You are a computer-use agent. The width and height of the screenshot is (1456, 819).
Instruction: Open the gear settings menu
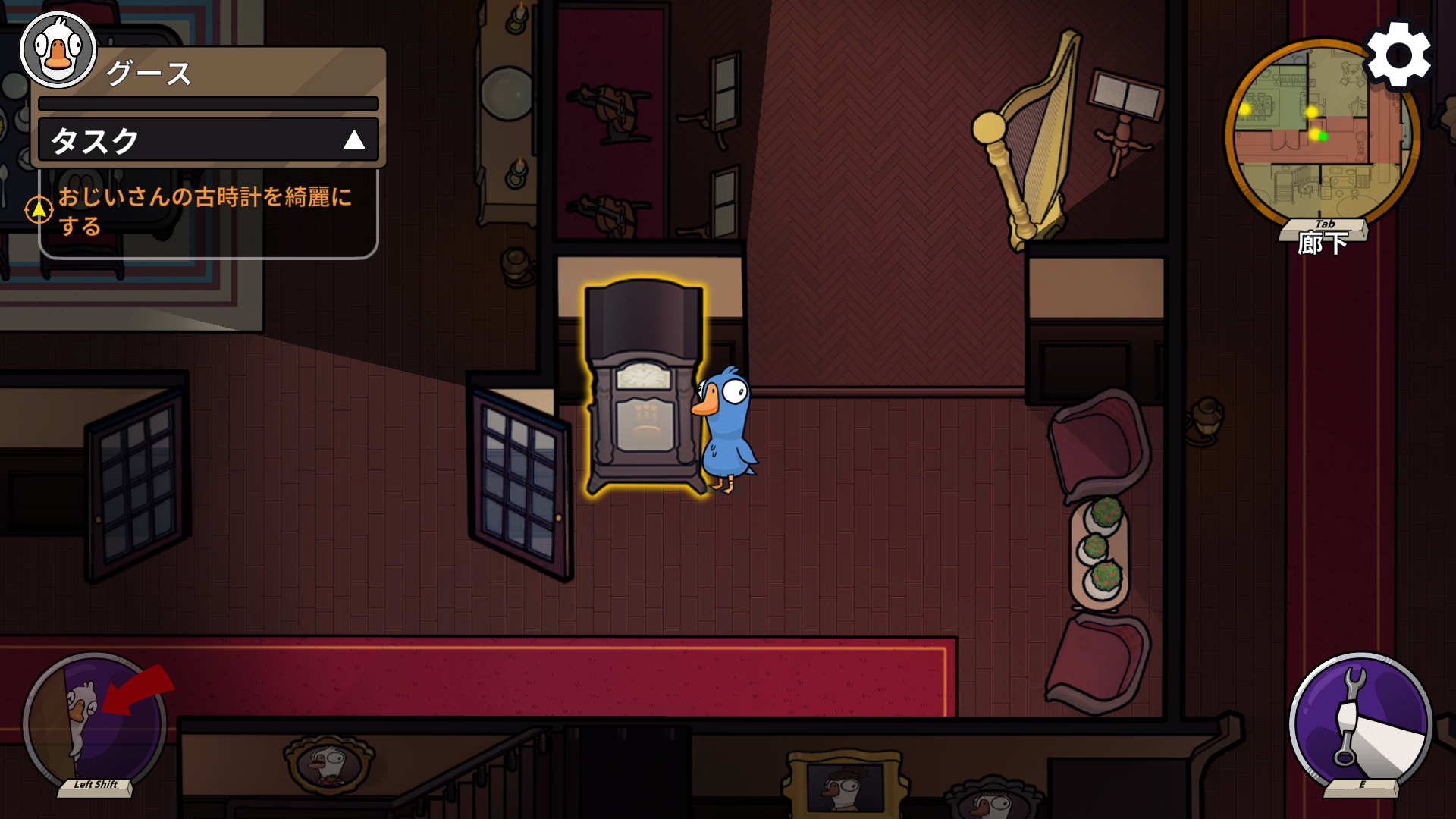1398,56
